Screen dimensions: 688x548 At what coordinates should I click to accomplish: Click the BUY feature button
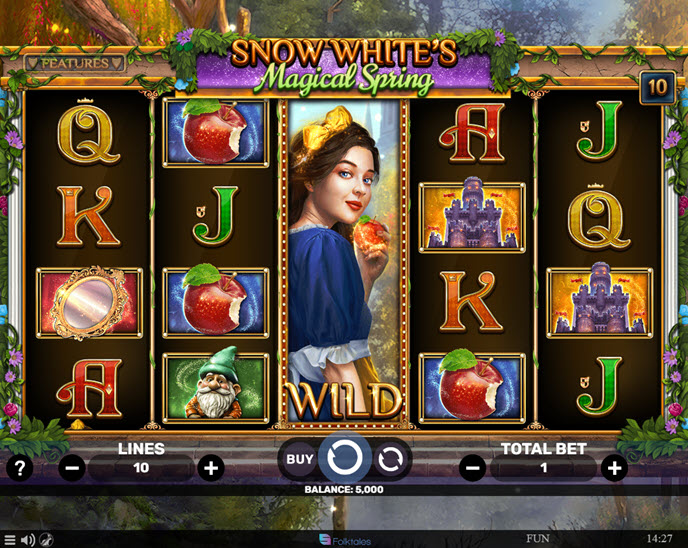(x=299, y=459)
